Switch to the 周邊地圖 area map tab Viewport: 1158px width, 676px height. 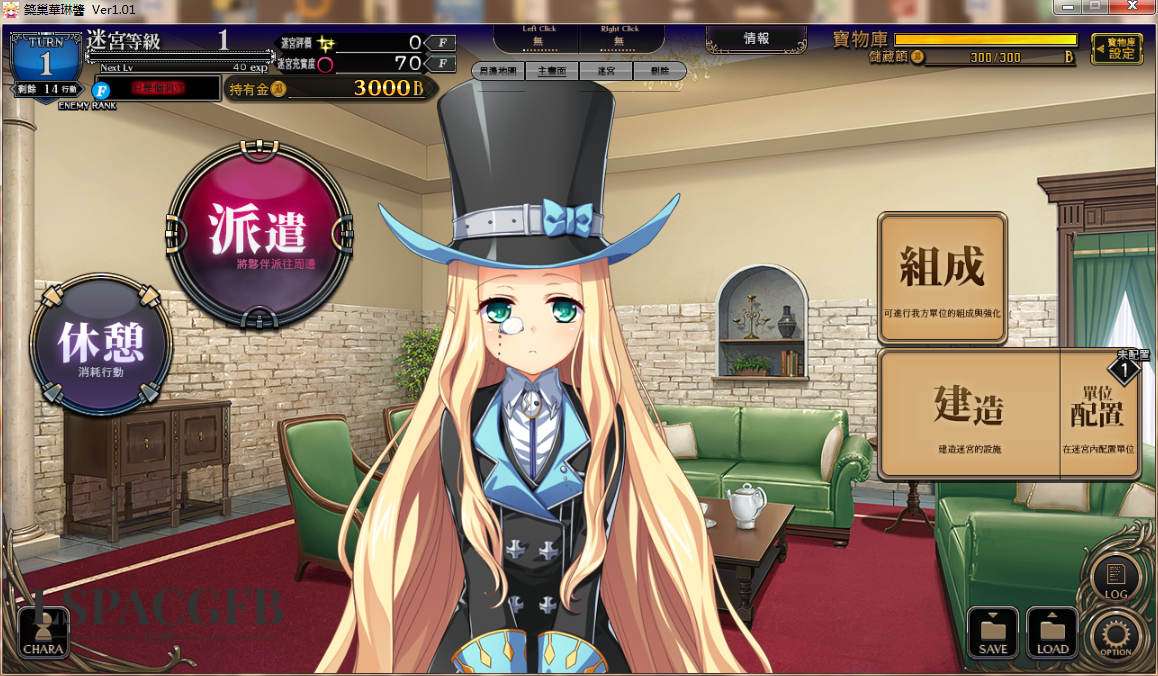coord(498,72)
